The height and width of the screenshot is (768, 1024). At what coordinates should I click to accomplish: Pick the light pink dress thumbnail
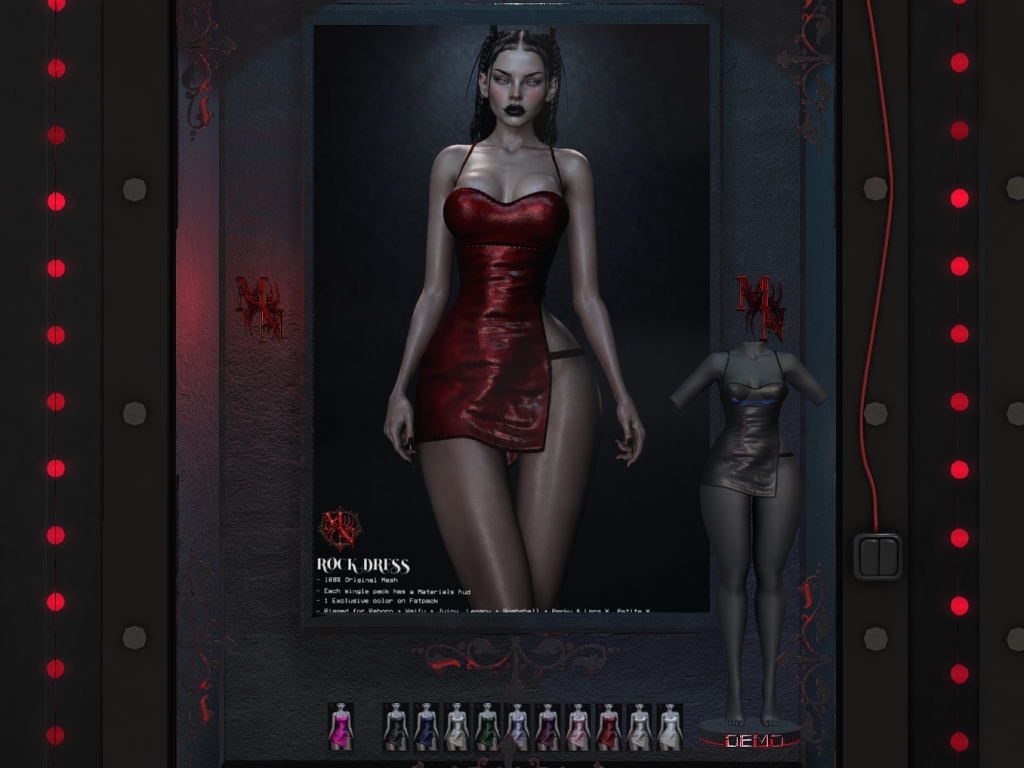[x=578, y=726]
